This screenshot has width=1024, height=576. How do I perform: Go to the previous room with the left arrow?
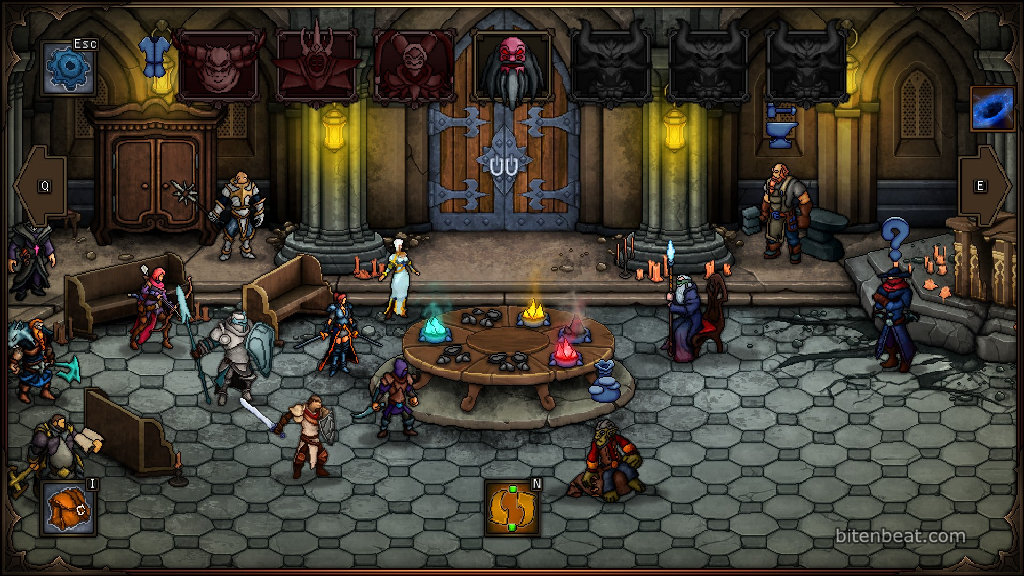(x=40, y=186)
